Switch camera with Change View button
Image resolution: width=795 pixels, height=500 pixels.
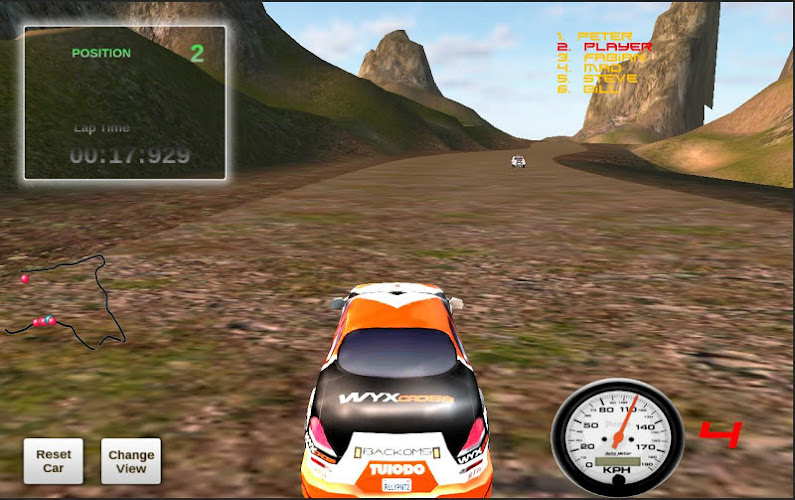pos(131,461)
